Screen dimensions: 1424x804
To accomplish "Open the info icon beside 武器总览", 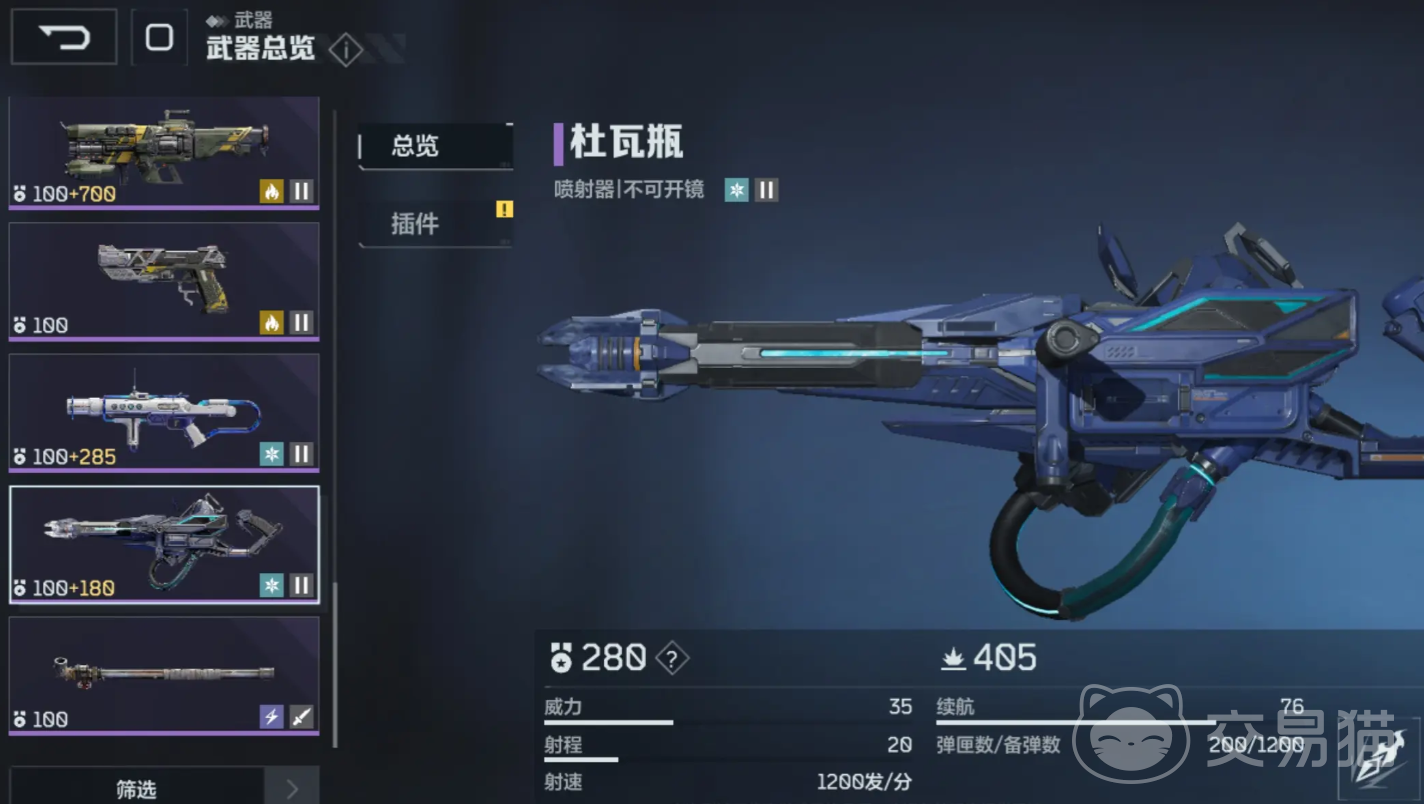I will [345, 49].
